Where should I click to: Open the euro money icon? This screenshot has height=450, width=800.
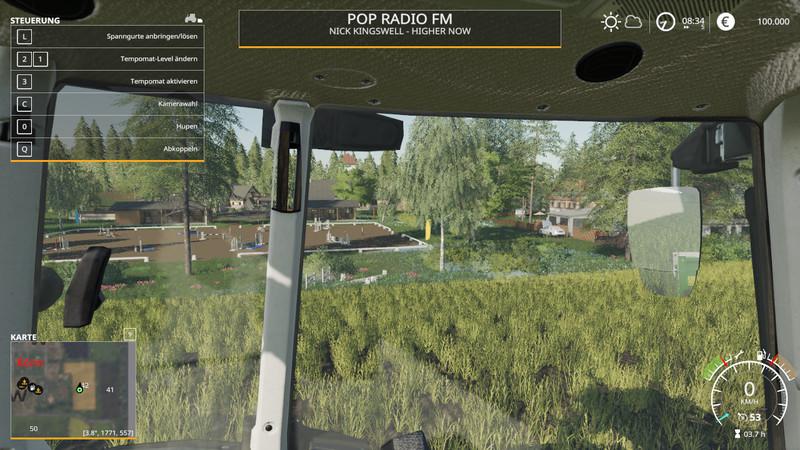[725, 21]
